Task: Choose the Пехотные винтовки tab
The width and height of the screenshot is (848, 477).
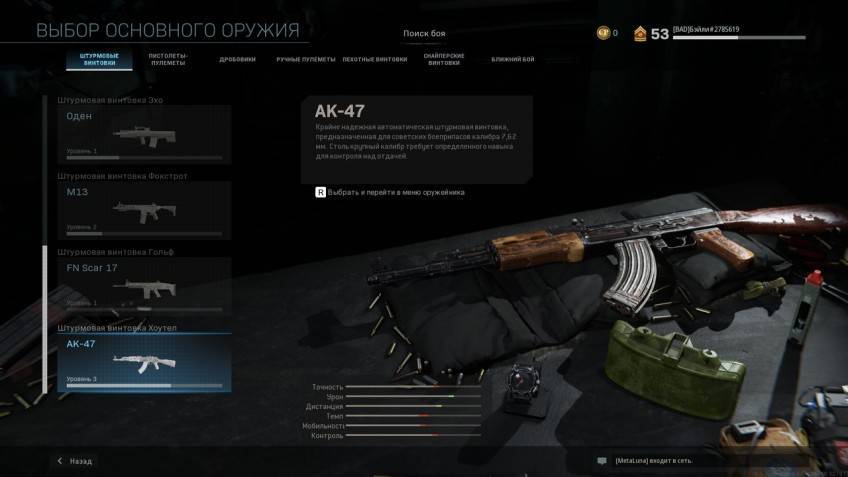Action: coord(375,59)
